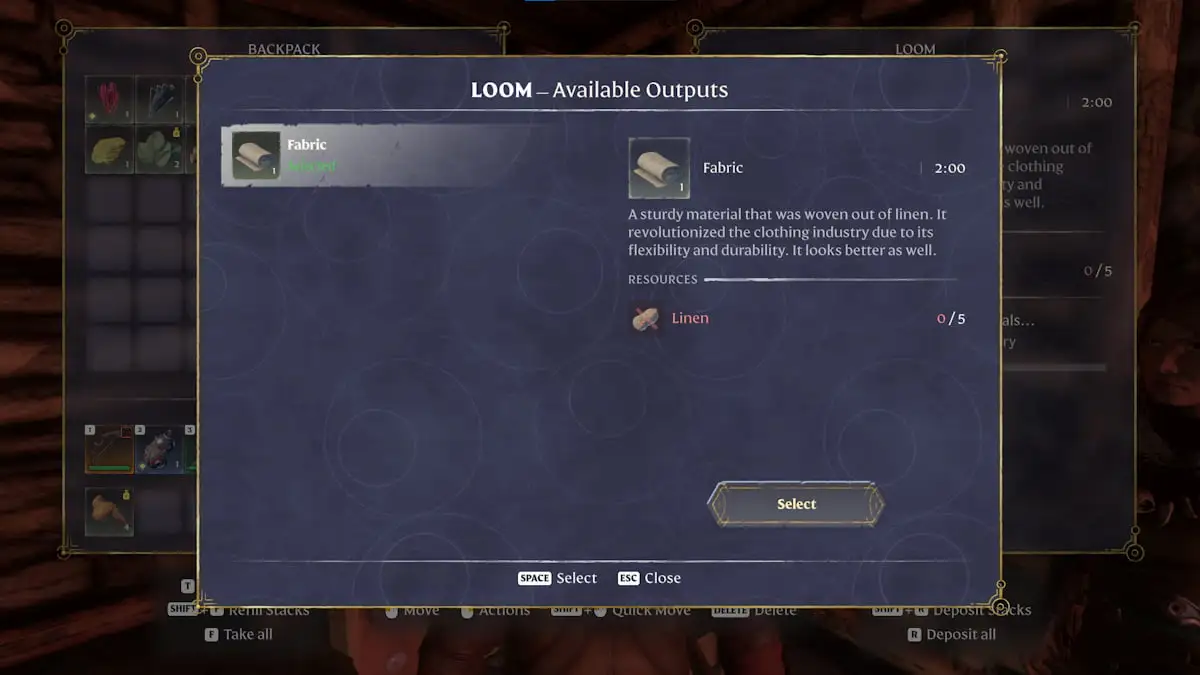Click the Fabric icon in the details panel

point(659,168)
